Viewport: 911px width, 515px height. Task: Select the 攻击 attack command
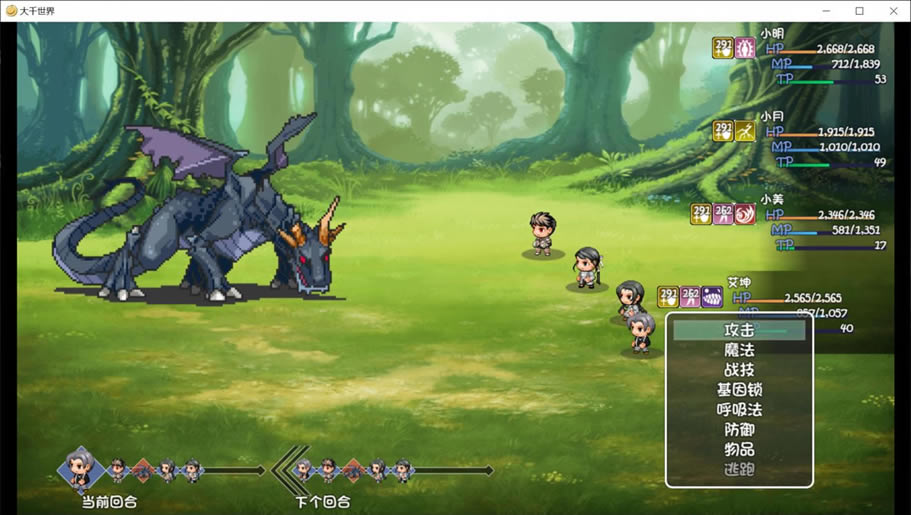(x=739, y=330)
